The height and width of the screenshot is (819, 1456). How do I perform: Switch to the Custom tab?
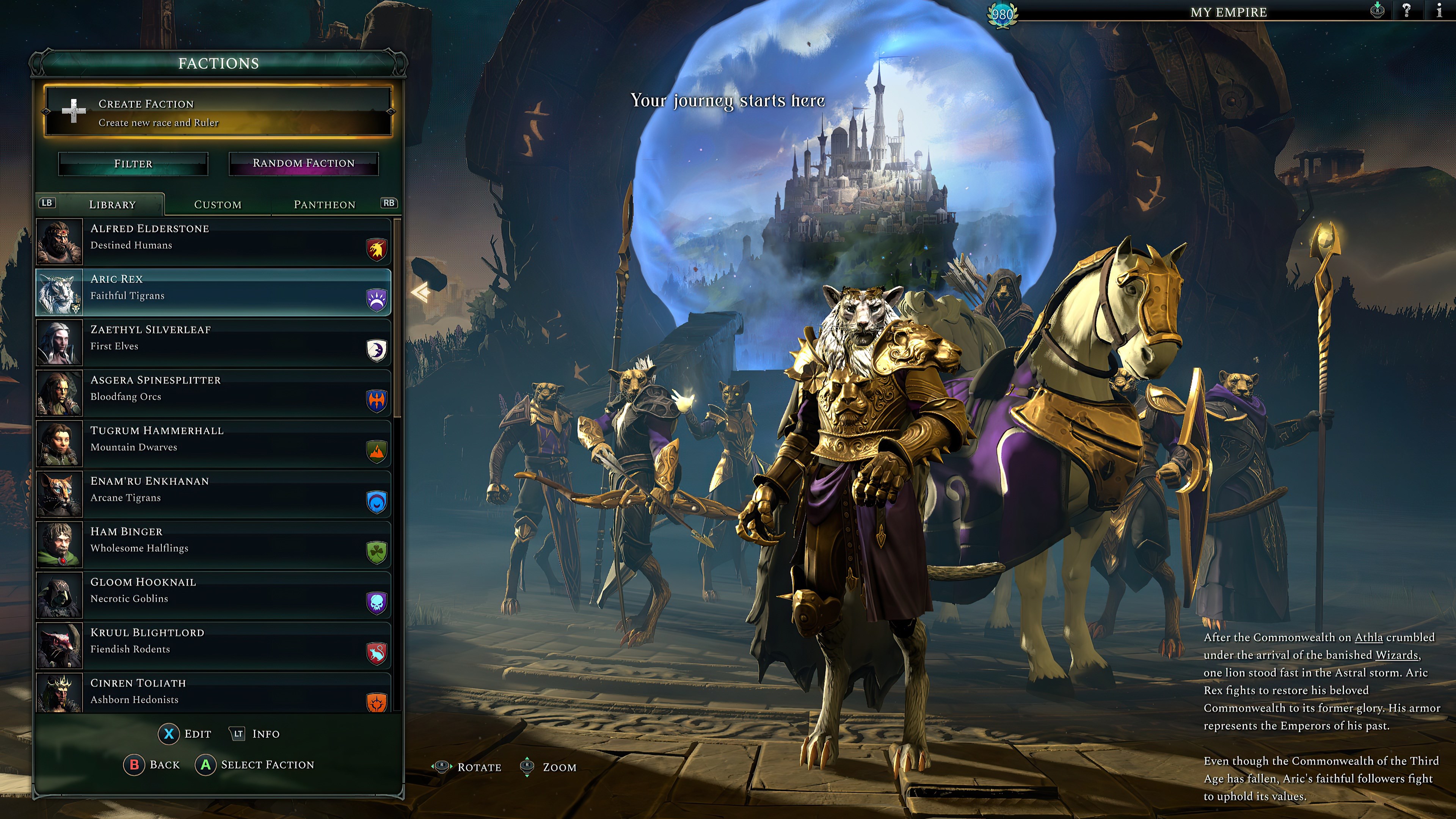218,205
